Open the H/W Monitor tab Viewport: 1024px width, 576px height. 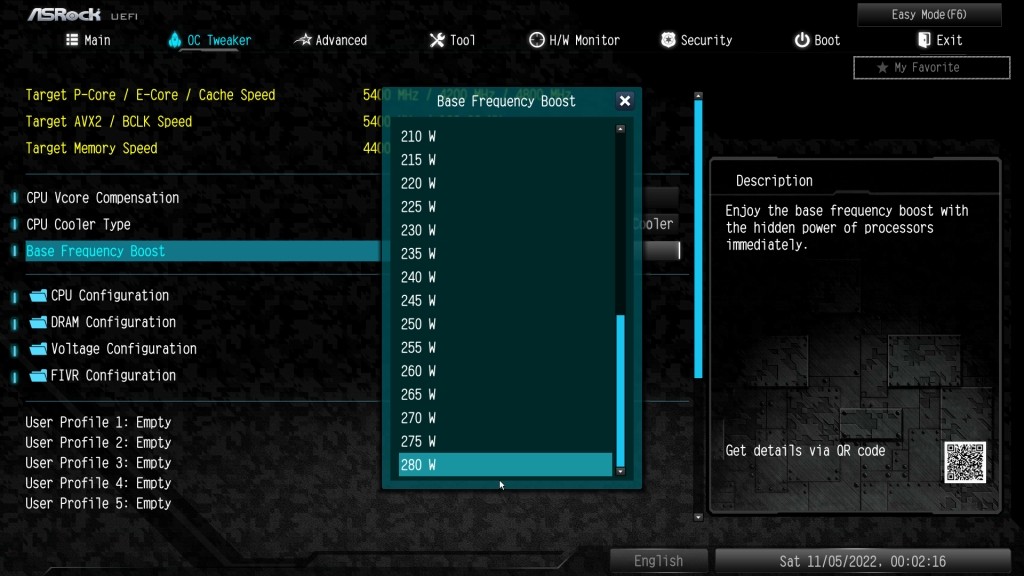tap(574, 40)
